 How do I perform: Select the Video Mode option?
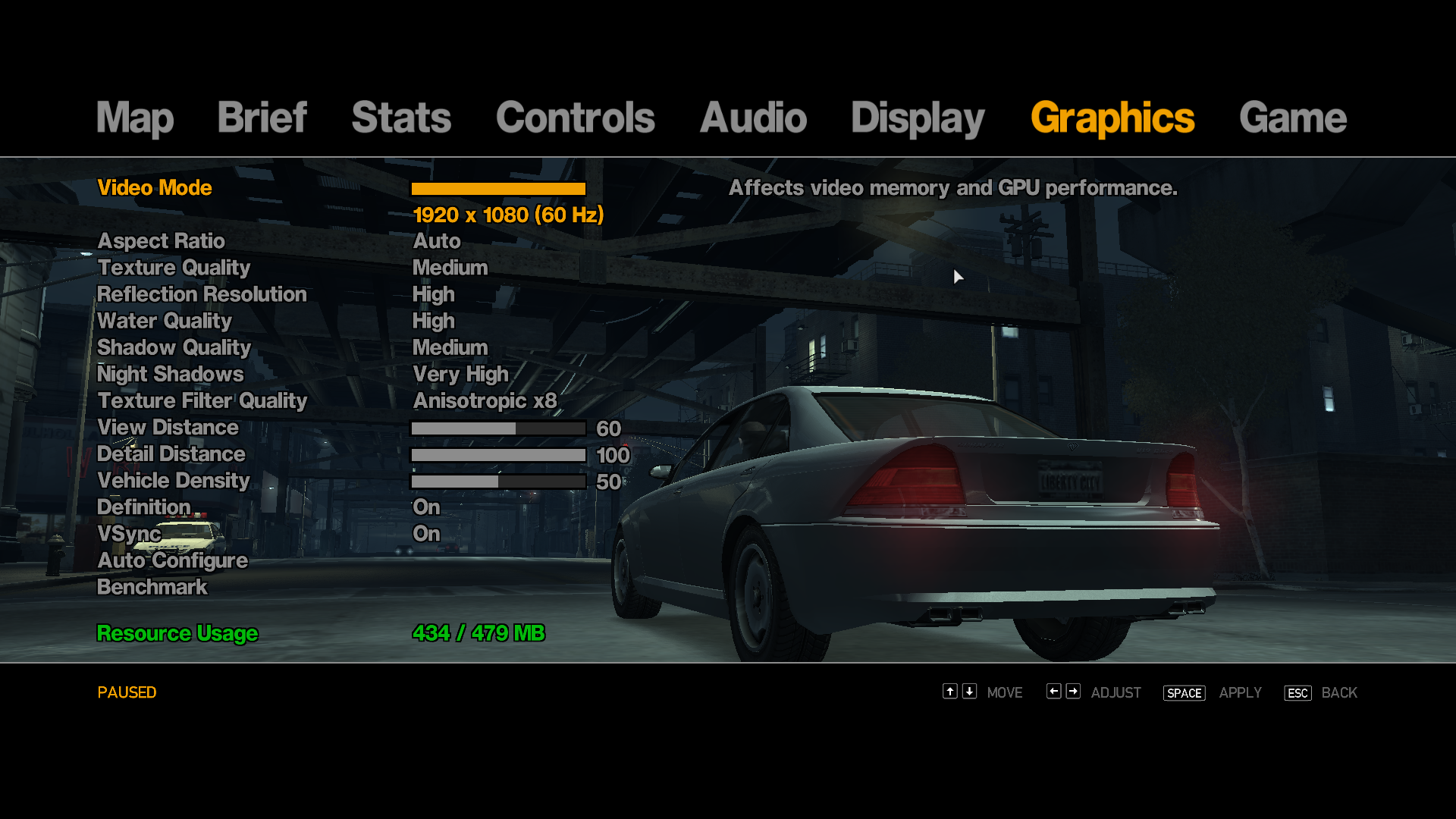point(155,188)
